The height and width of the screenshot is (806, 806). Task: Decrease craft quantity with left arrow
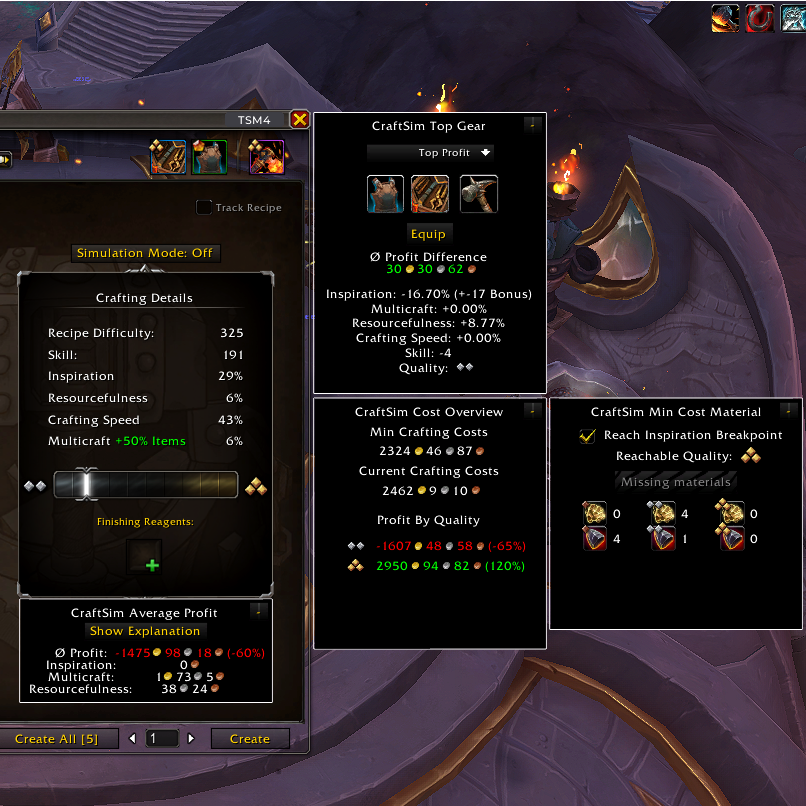tap(132, 739)
